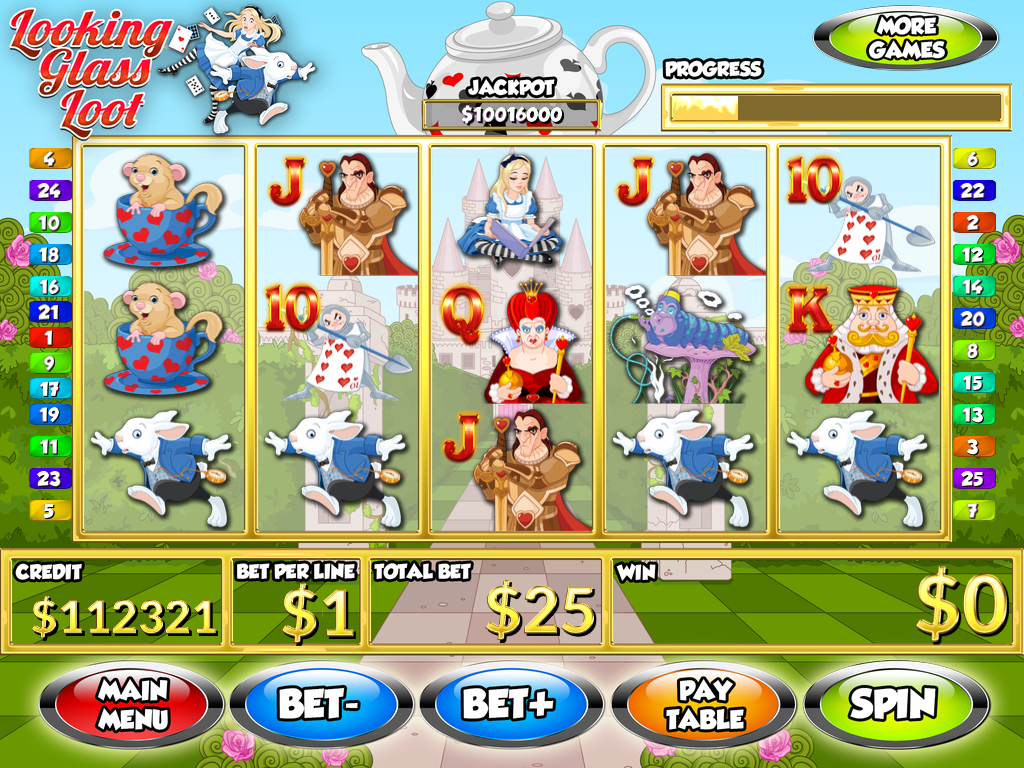
Task: Choose payline marker 20
Action: (x=972, y=319)
